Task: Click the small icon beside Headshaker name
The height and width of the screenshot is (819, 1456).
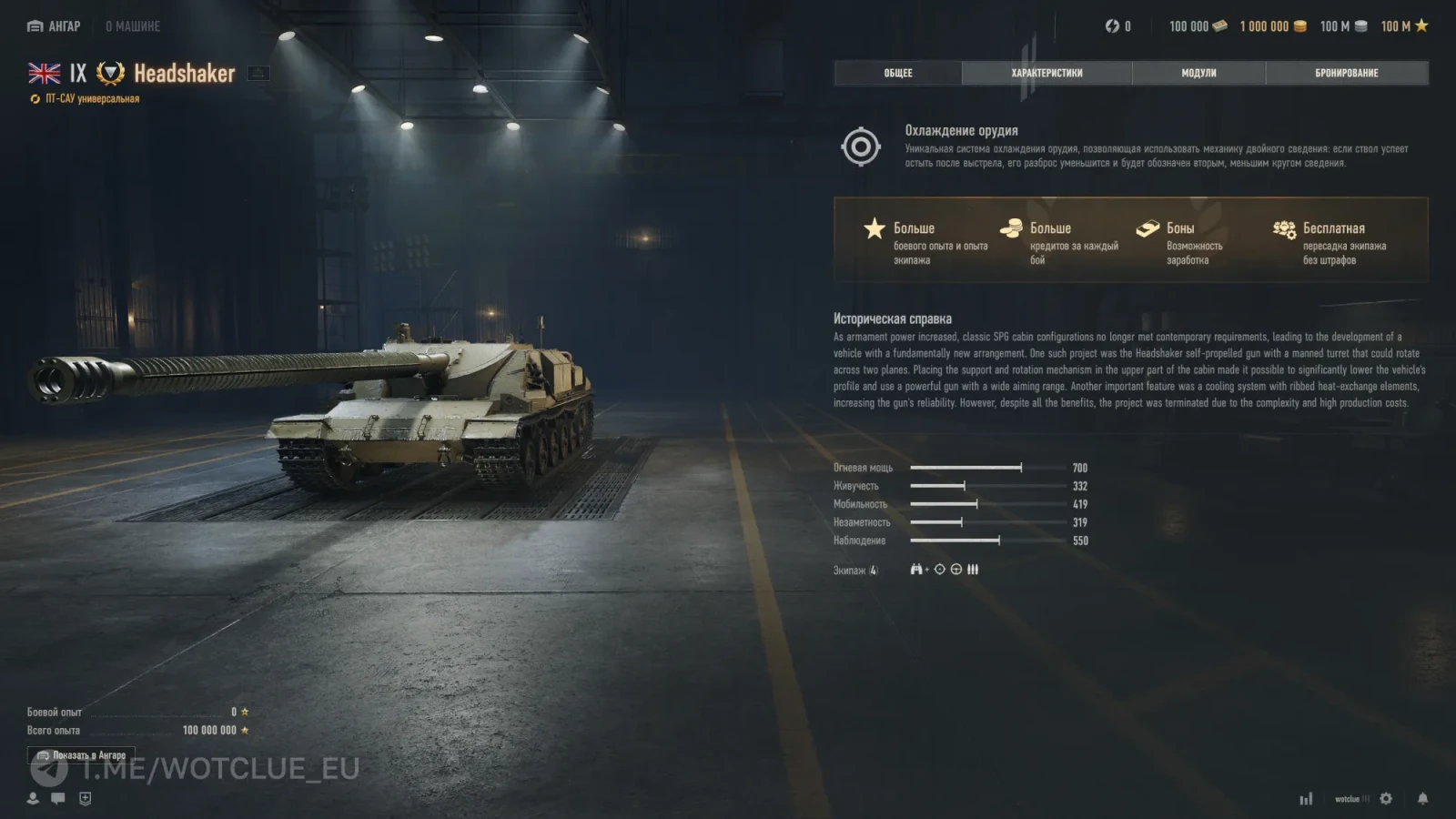Action: coord(258,73)
